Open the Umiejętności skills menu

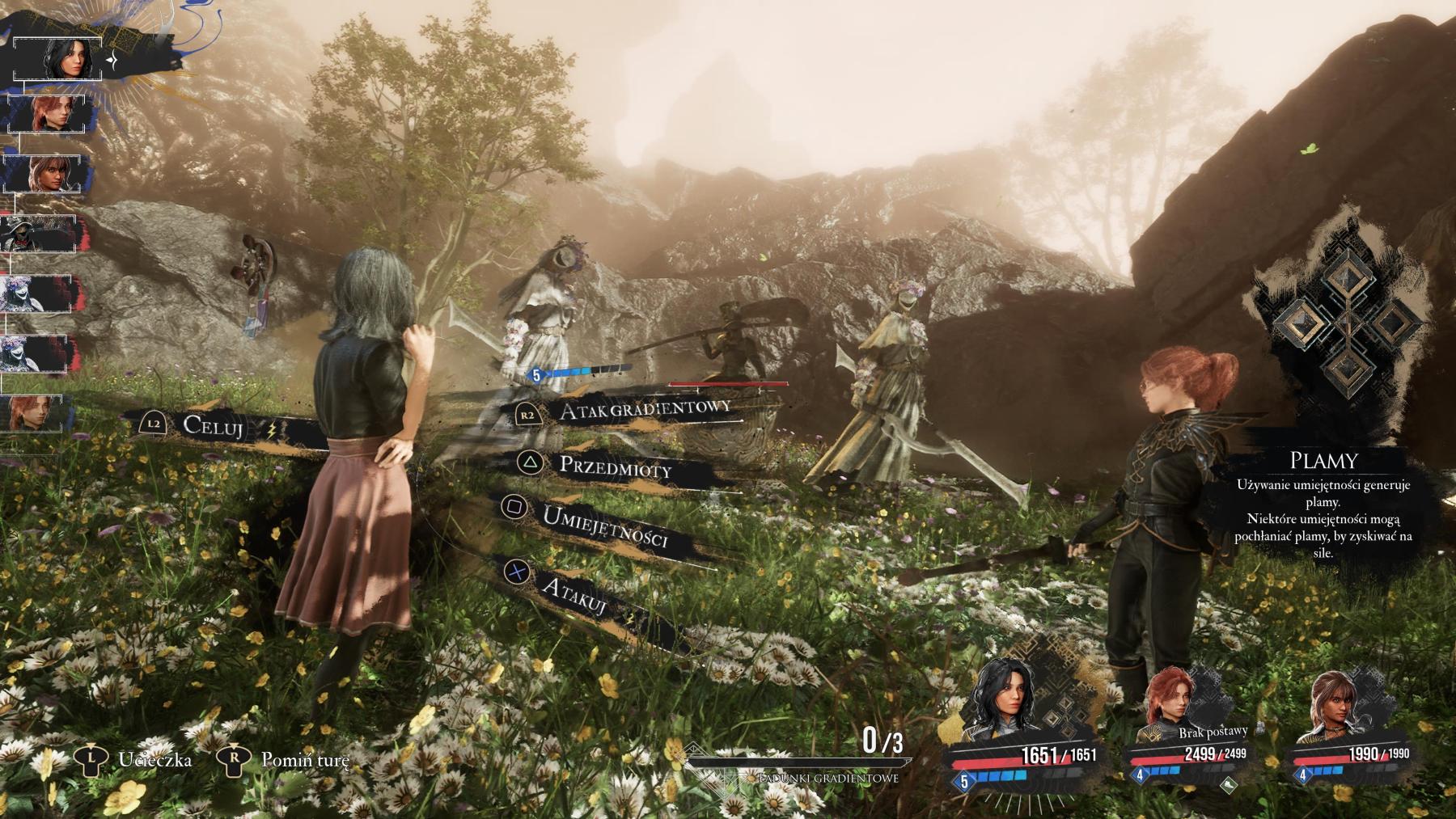(604, 525)
